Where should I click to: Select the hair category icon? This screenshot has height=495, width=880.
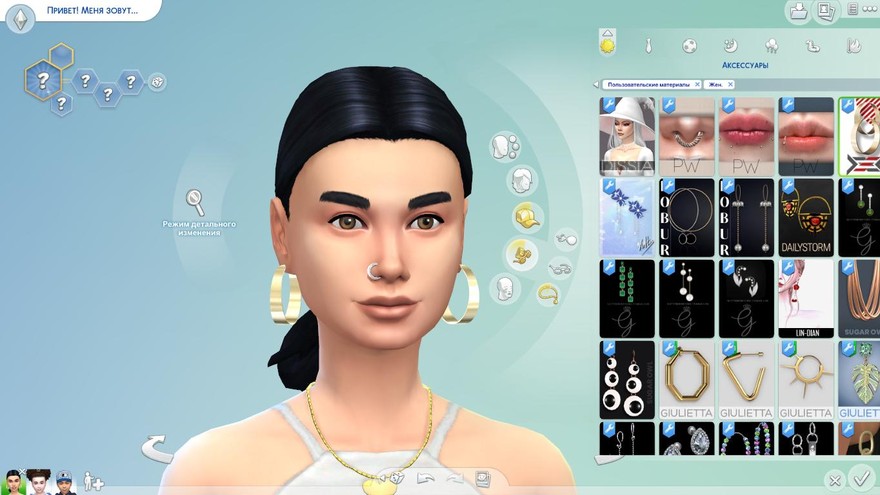pyautogui.click(x=521, y=180)
